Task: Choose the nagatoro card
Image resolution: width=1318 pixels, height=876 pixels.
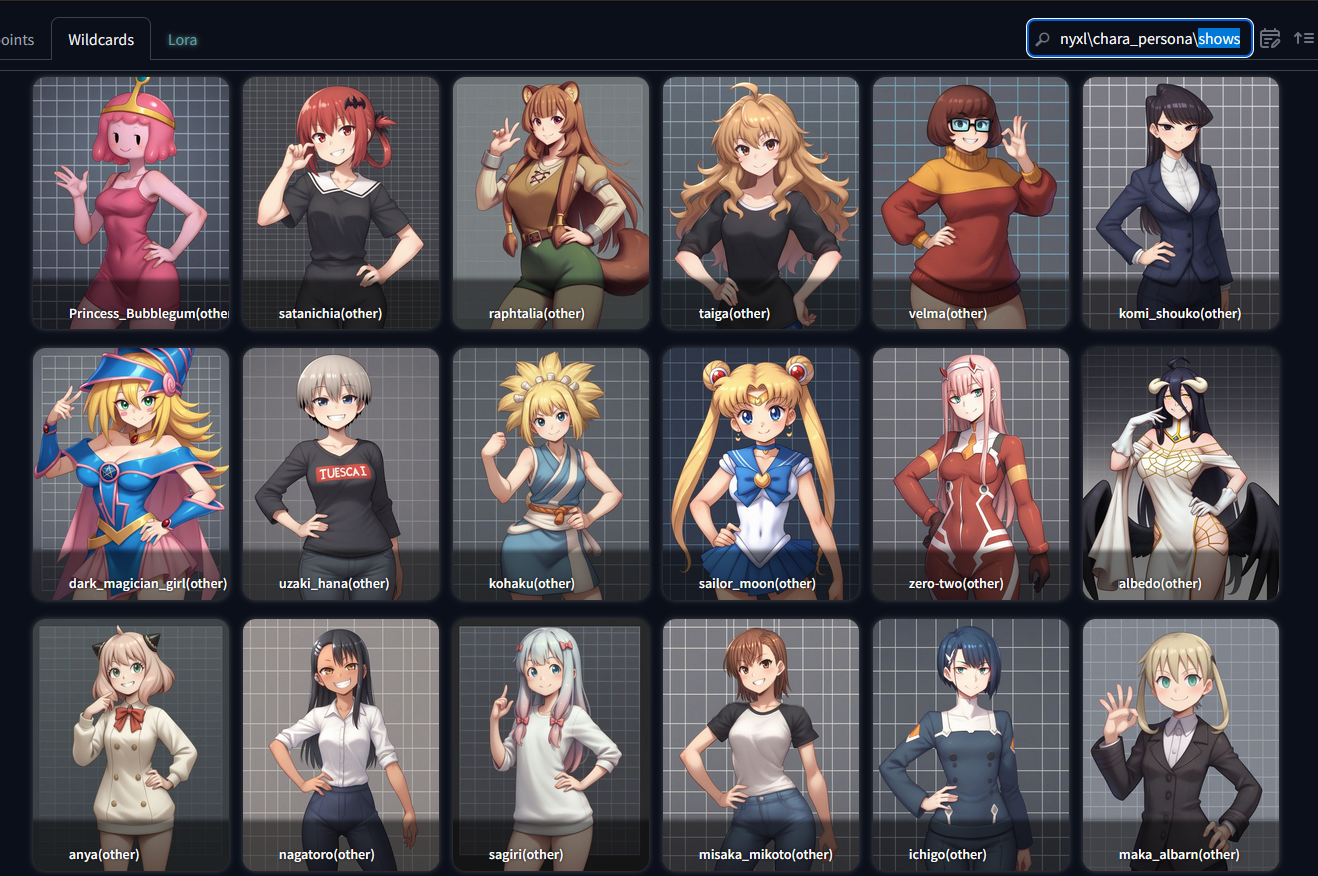Action: (341, 745)
